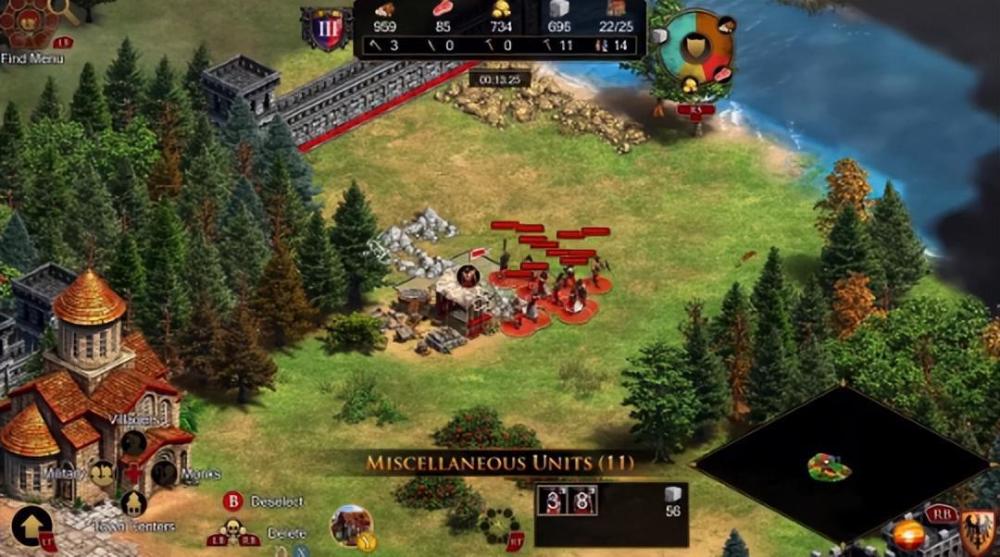
Task: Select the Villagers icon in the selection wheel
Action: tap(132, 441)
